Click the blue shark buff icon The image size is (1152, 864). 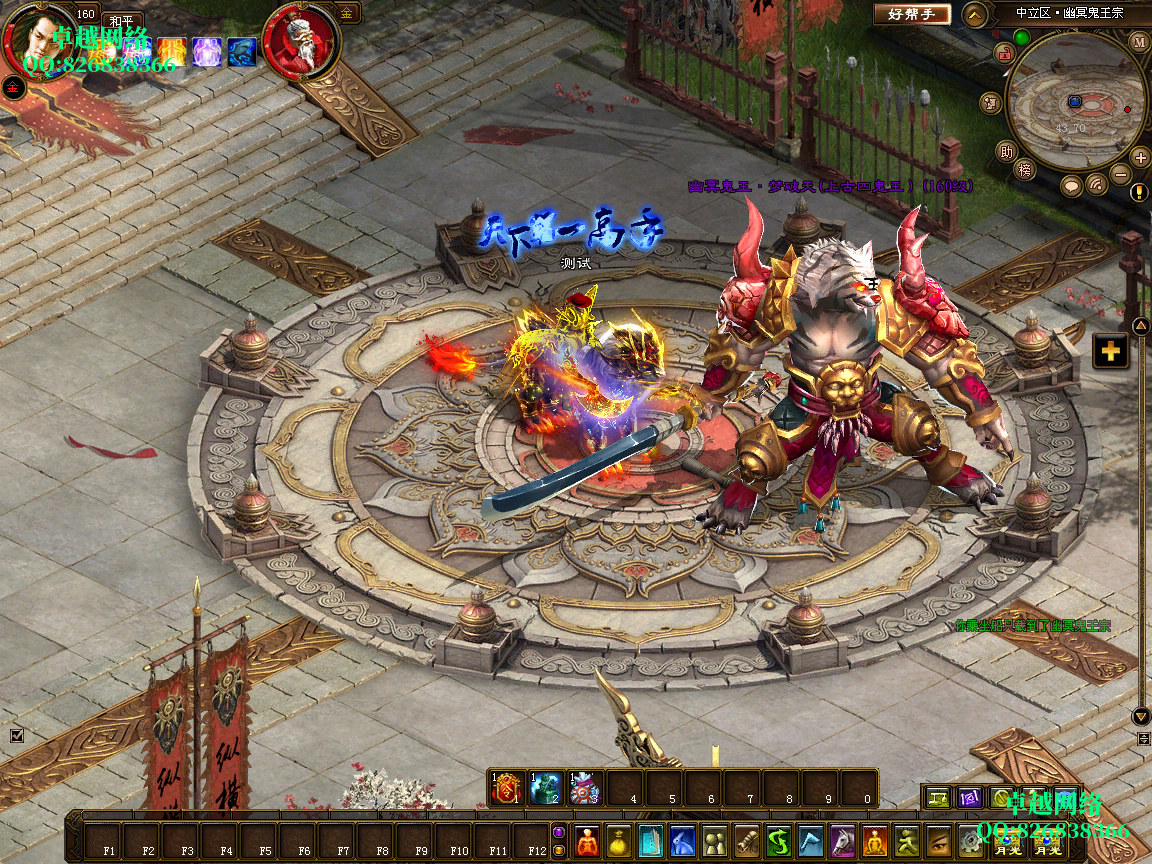click(x=242, y=52)
